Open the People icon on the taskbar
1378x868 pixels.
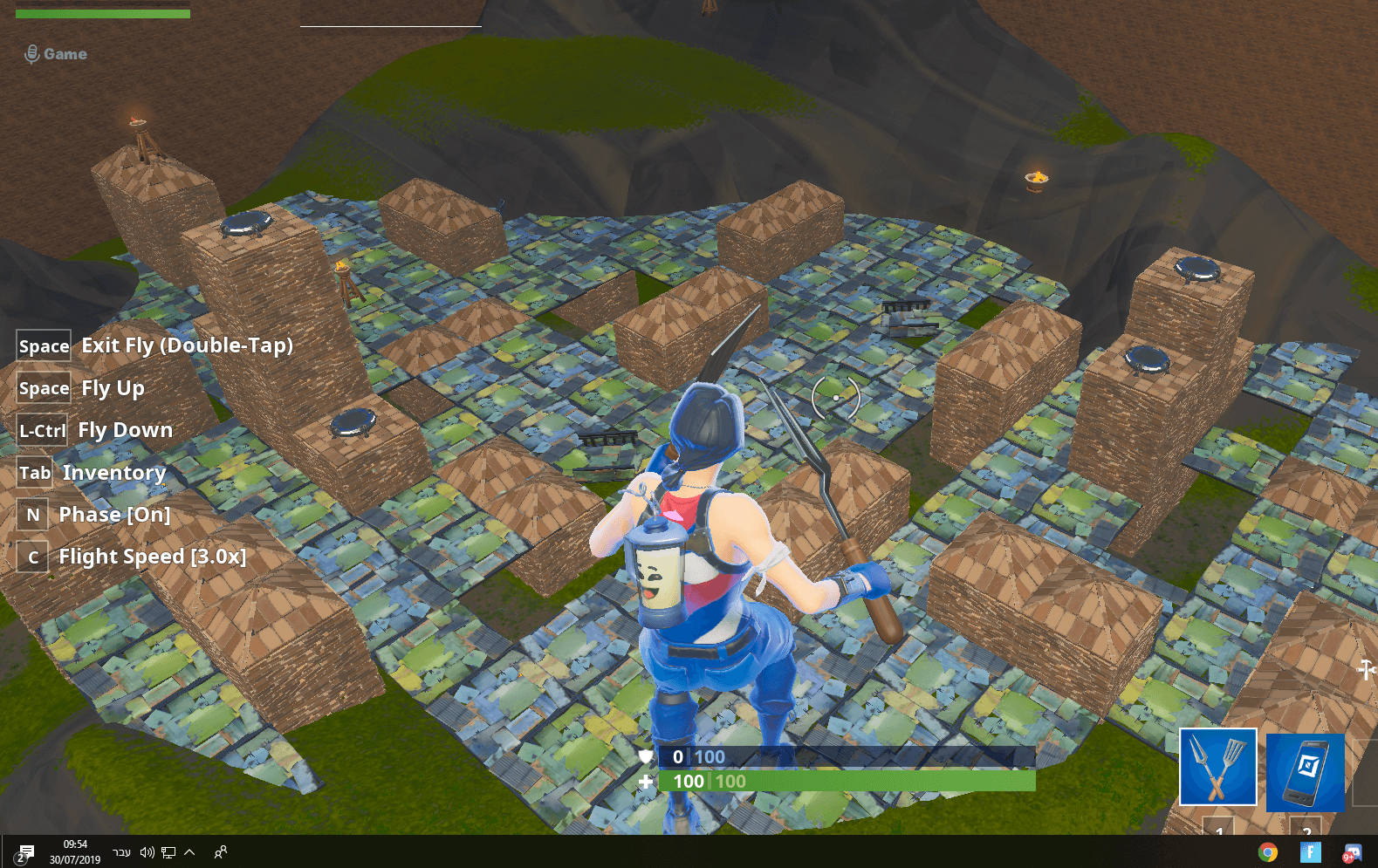pyautogui.click(x=221, y=852)
